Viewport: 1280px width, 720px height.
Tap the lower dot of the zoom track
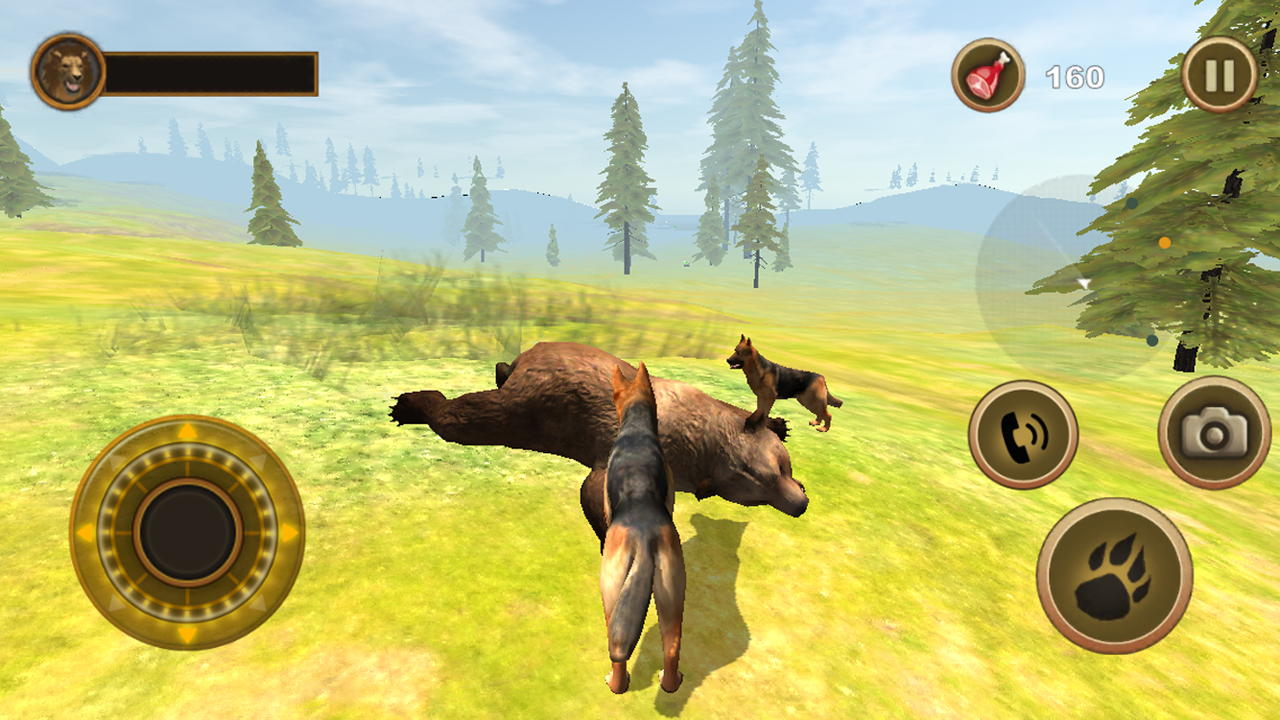tap(1152, 341)
